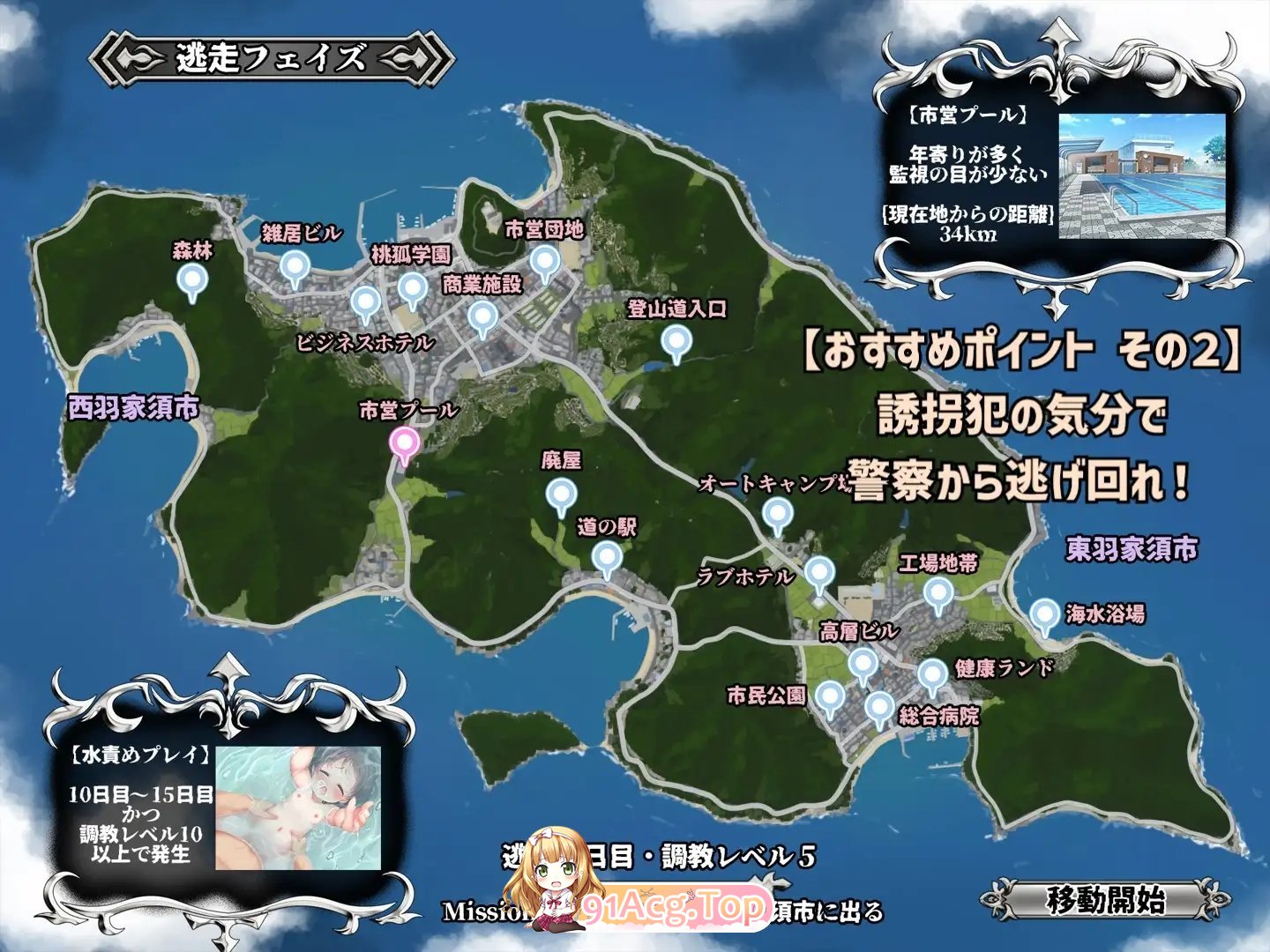Viewport: 1270px width, 952px height.
Task: Click the 海水浴場 beach pin
Action: [1043, 615]
